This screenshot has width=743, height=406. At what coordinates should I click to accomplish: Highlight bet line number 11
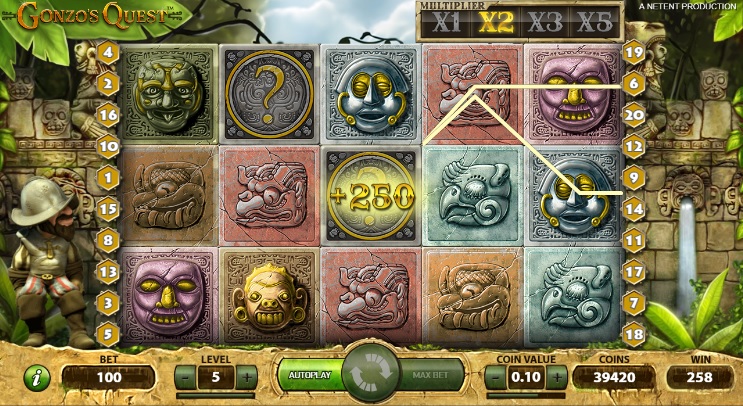(x=633, y=240)
